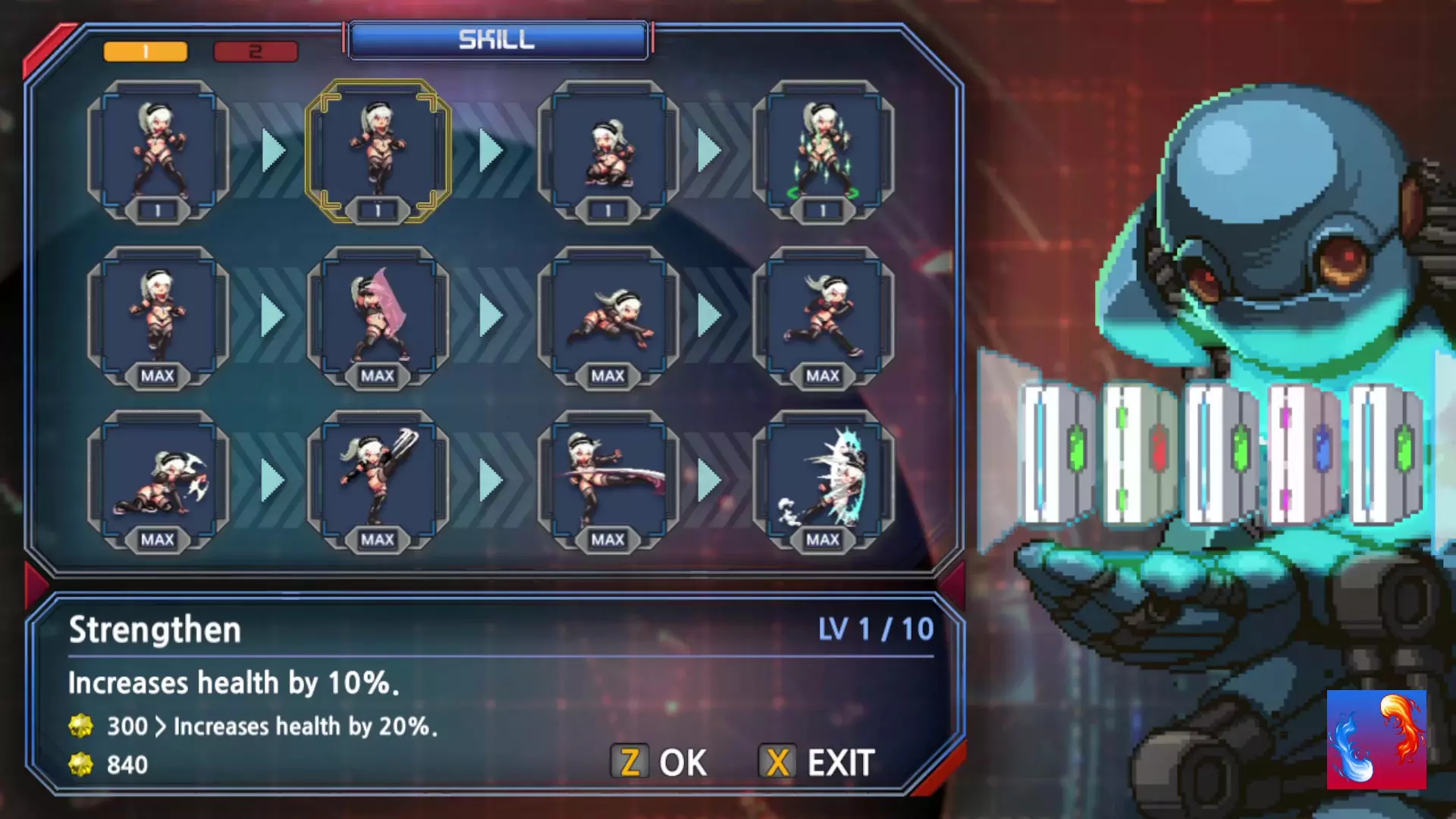The width and height of the screenshot is (1456, 819).
Task: Choose the running sprint skill slot
Action: tap(823, 315)
